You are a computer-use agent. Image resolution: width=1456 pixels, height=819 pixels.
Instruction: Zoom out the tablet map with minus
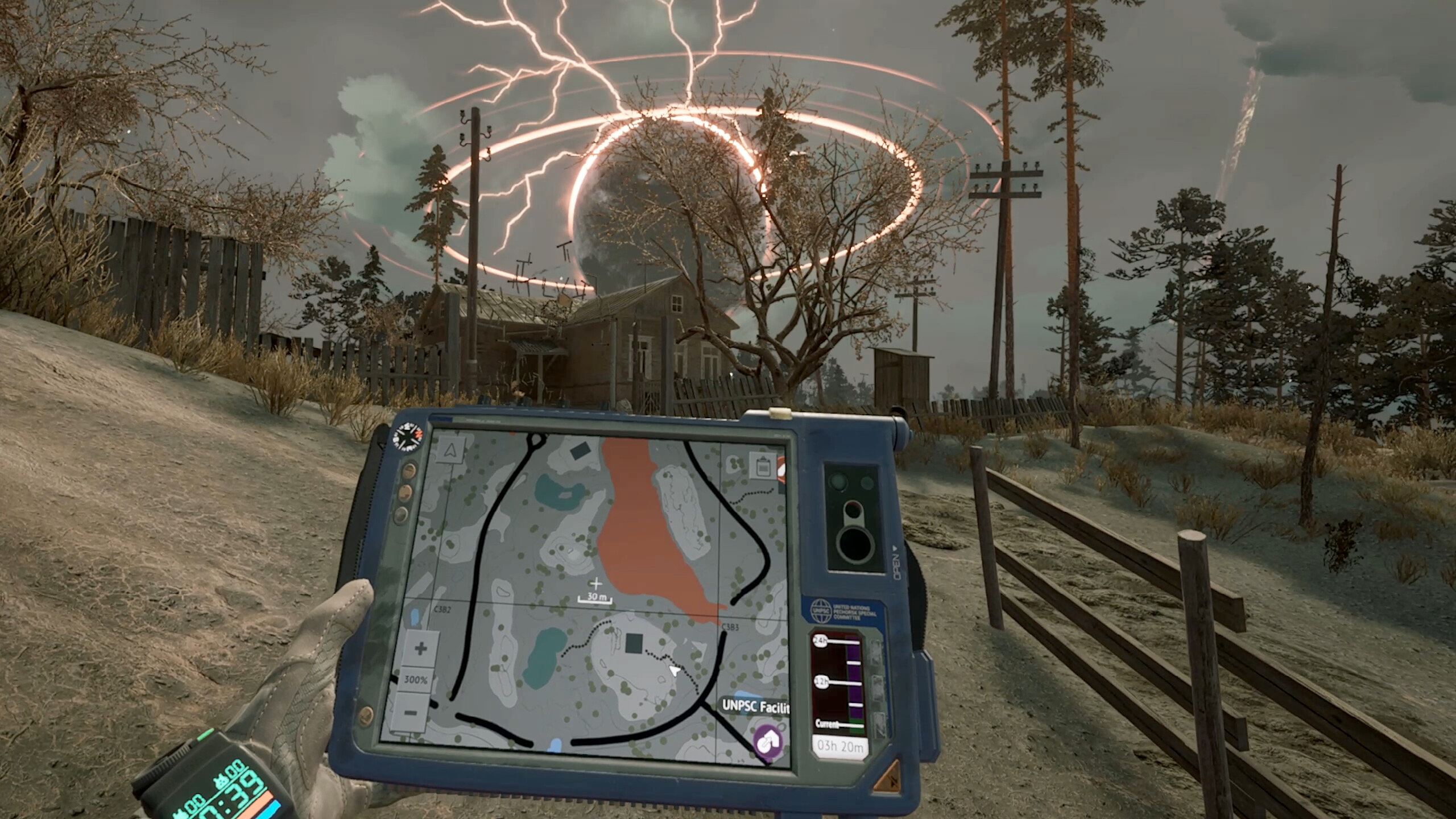click(412, 712)
